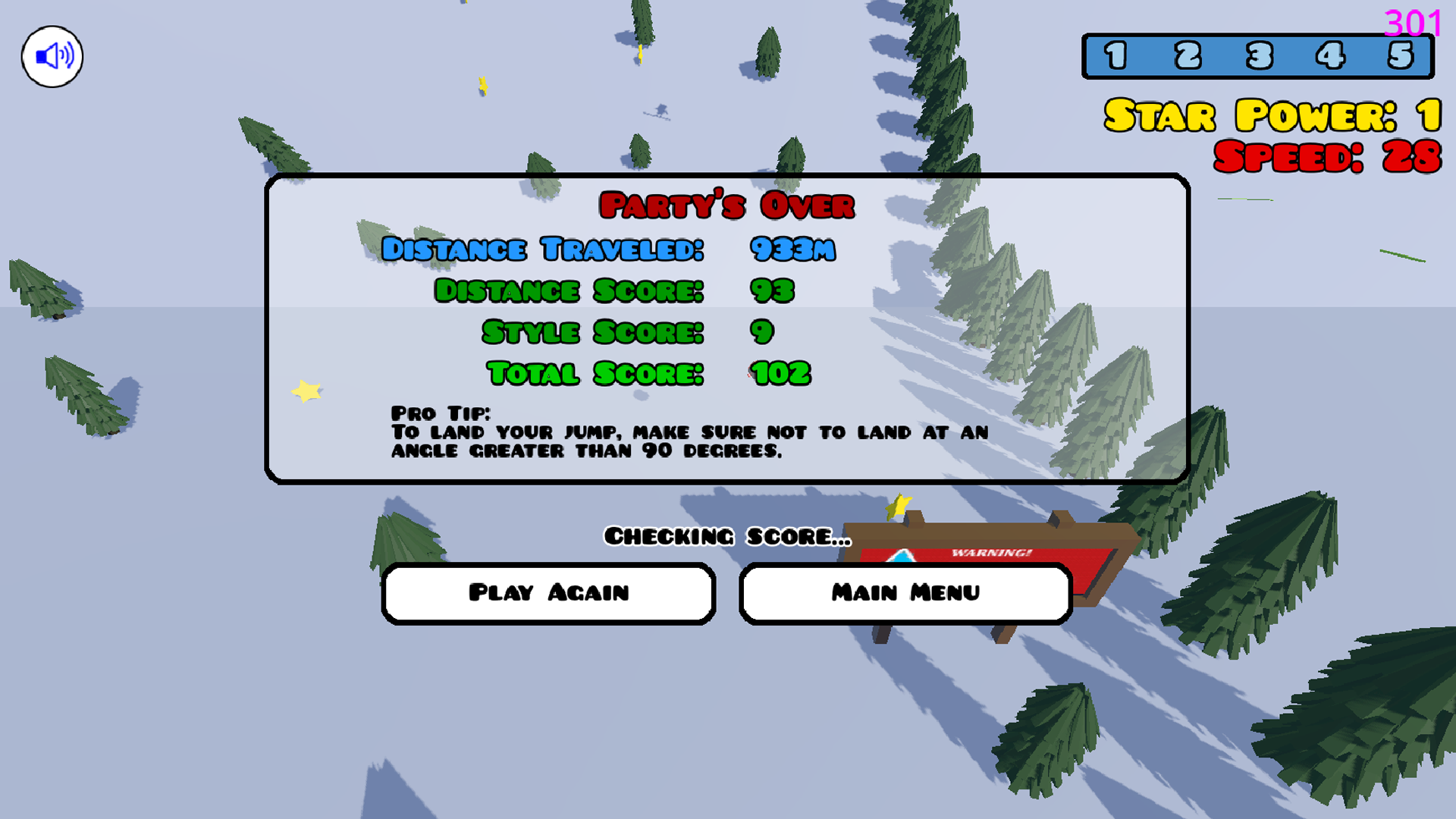1456x819 pixels.
Task: Click the blue number strip slider bar
Action: pos(1259,55)
